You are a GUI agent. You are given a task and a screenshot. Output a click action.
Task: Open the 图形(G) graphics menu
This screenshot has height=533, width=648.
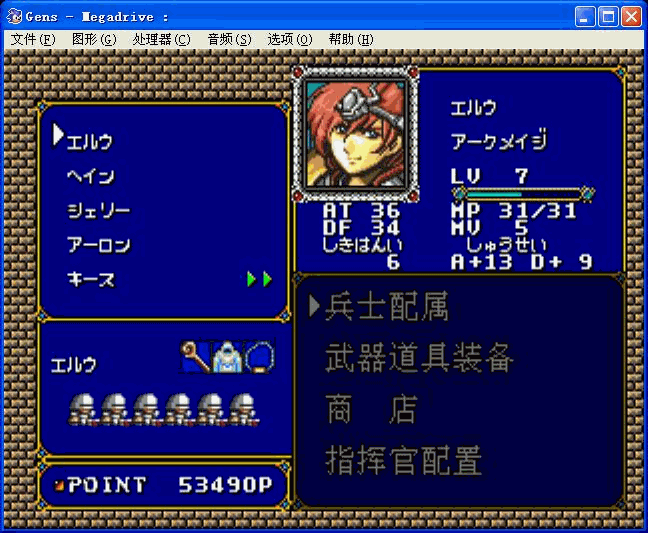point(94,40)
